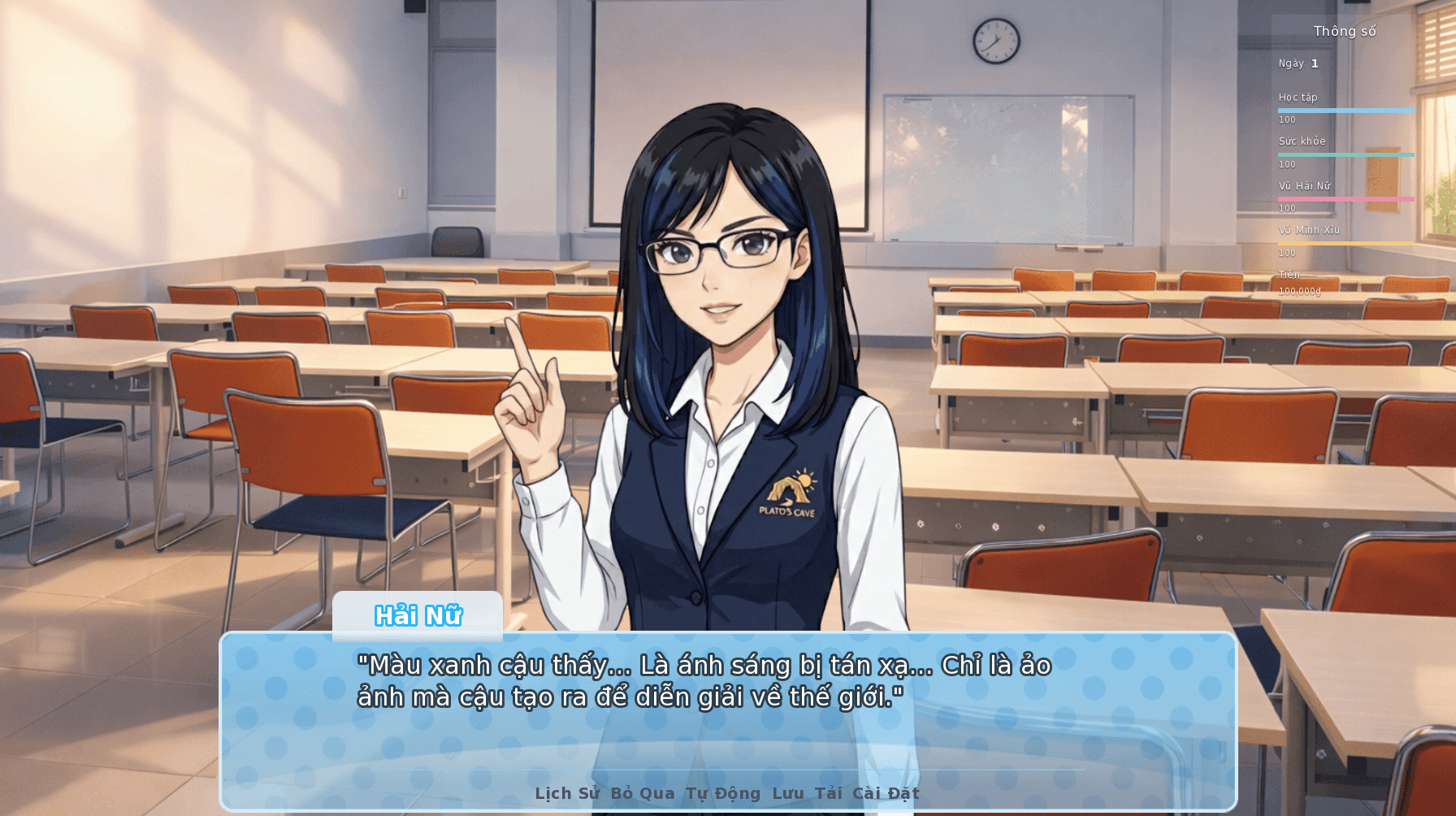Click Tải to load a saved game

830,793
